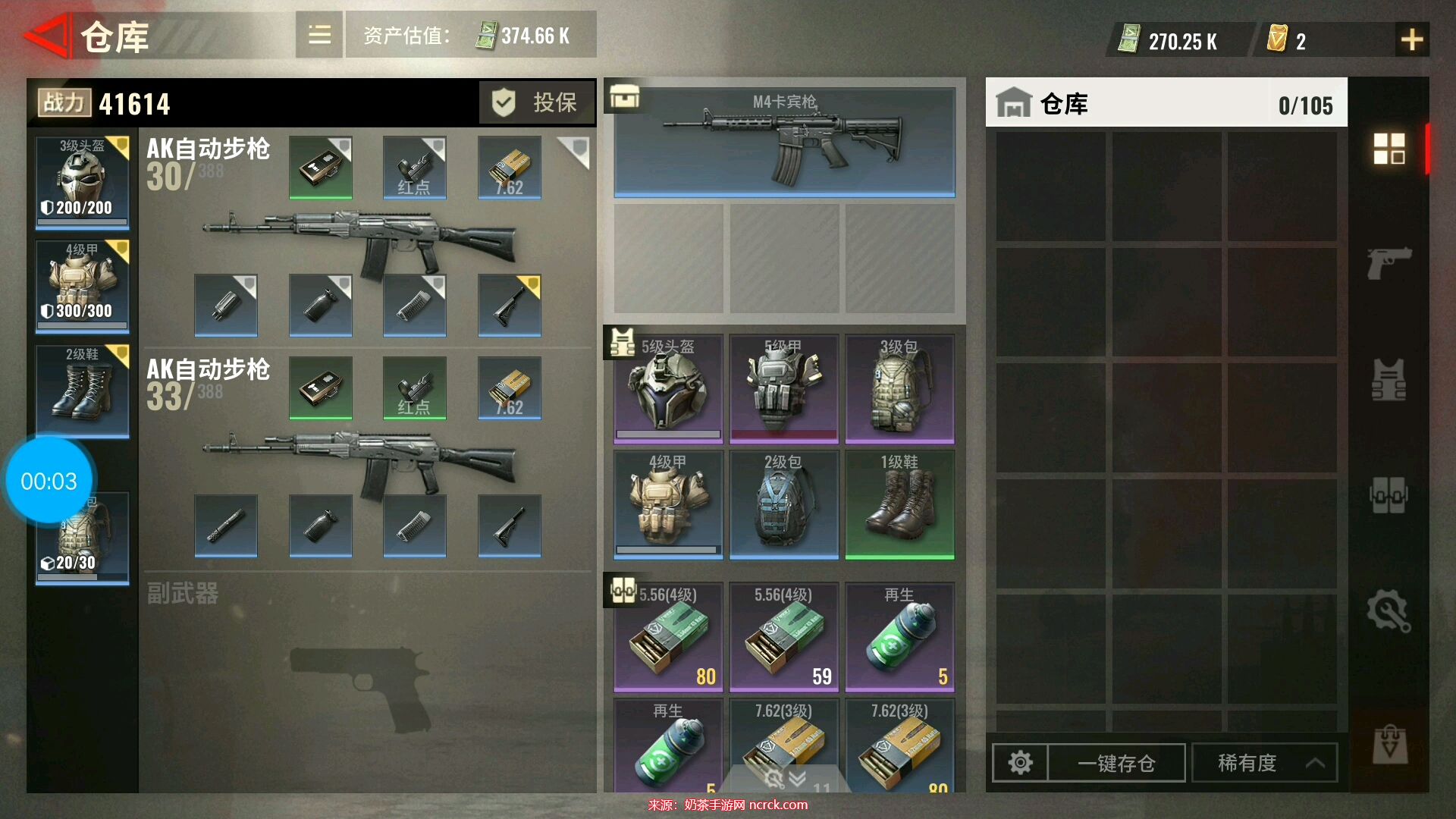
Task: Switch to the vest armor category tab
Action: click(x=1389, y=380)
